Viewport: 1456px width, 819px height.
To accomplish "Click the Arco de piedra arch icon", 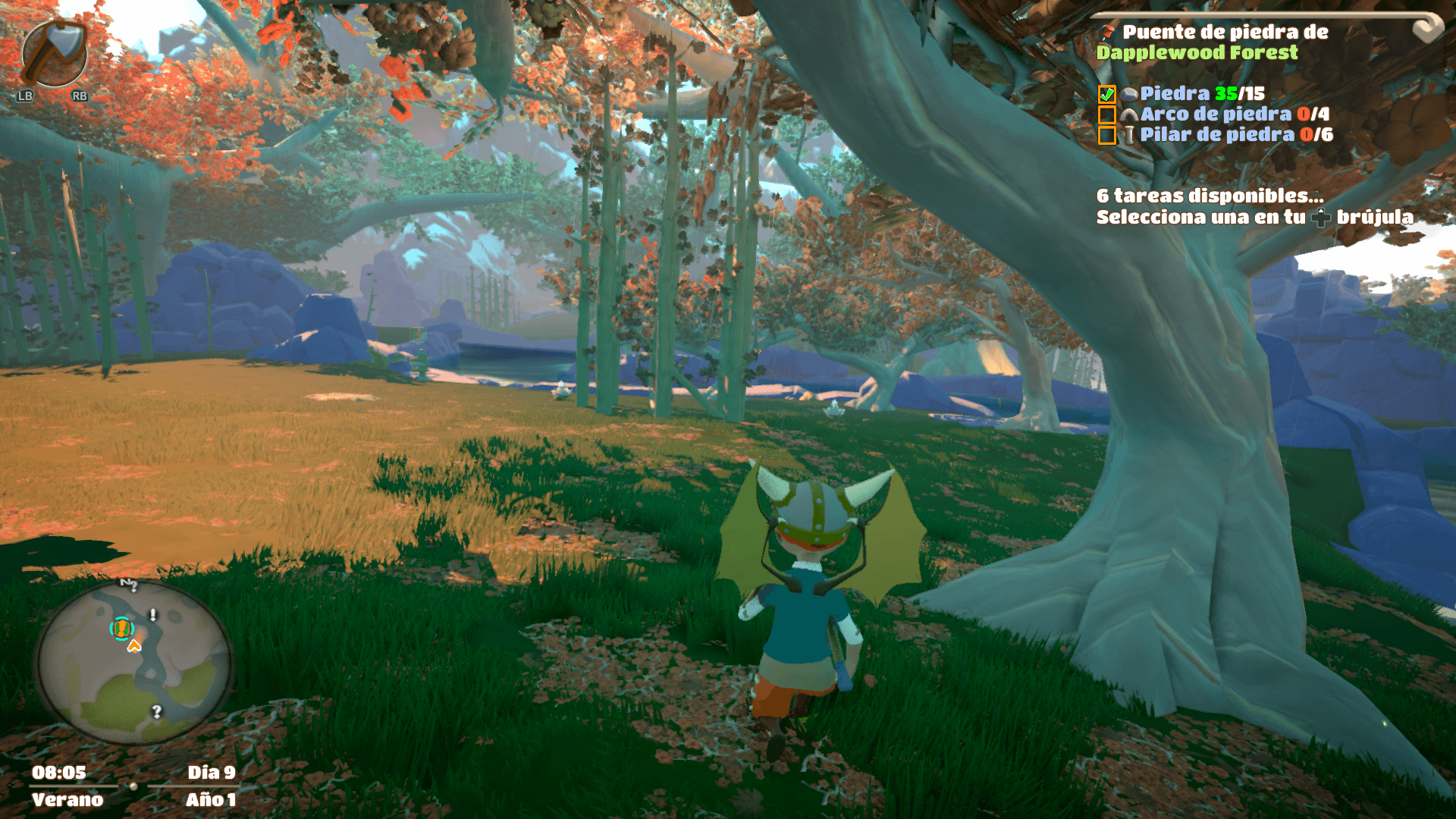I will (1131, 115).
